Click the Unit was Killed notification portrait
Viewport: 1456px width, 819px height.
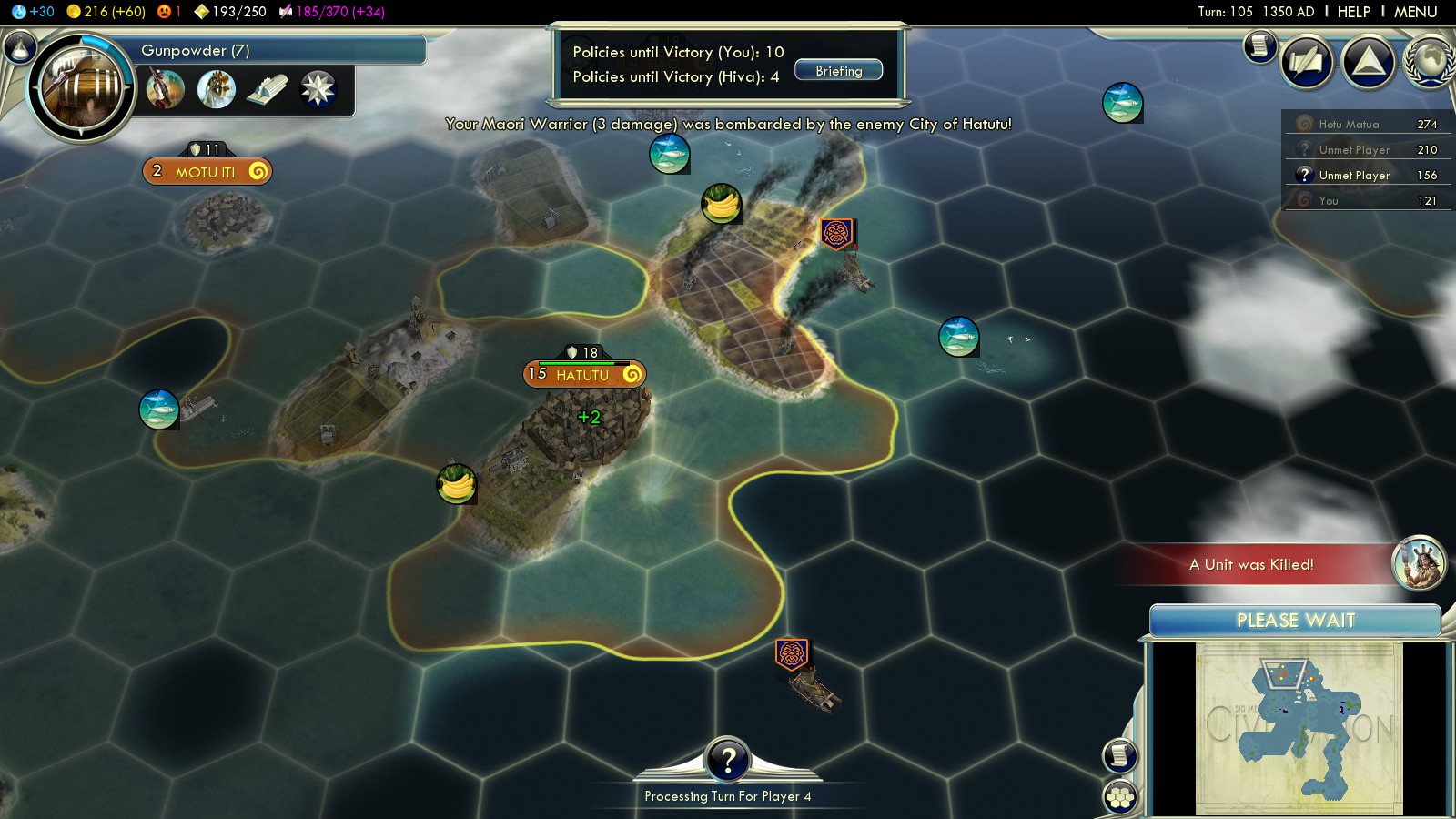tap(1418, 562)
